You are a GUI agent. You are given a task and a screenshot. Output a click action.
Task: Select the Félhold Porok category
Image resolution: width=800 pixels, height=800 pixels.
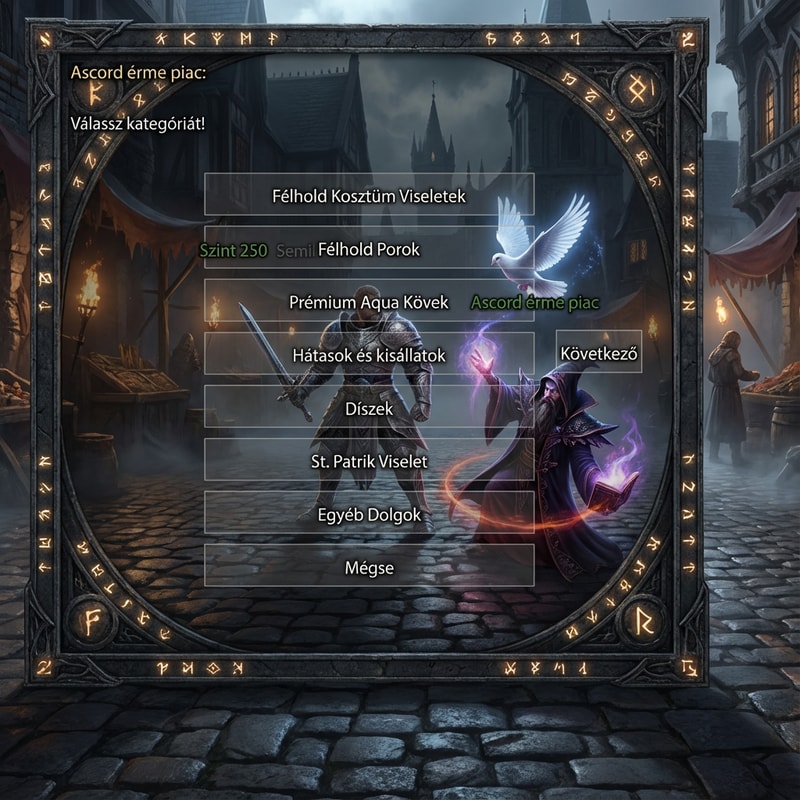[x=369, y=249]
